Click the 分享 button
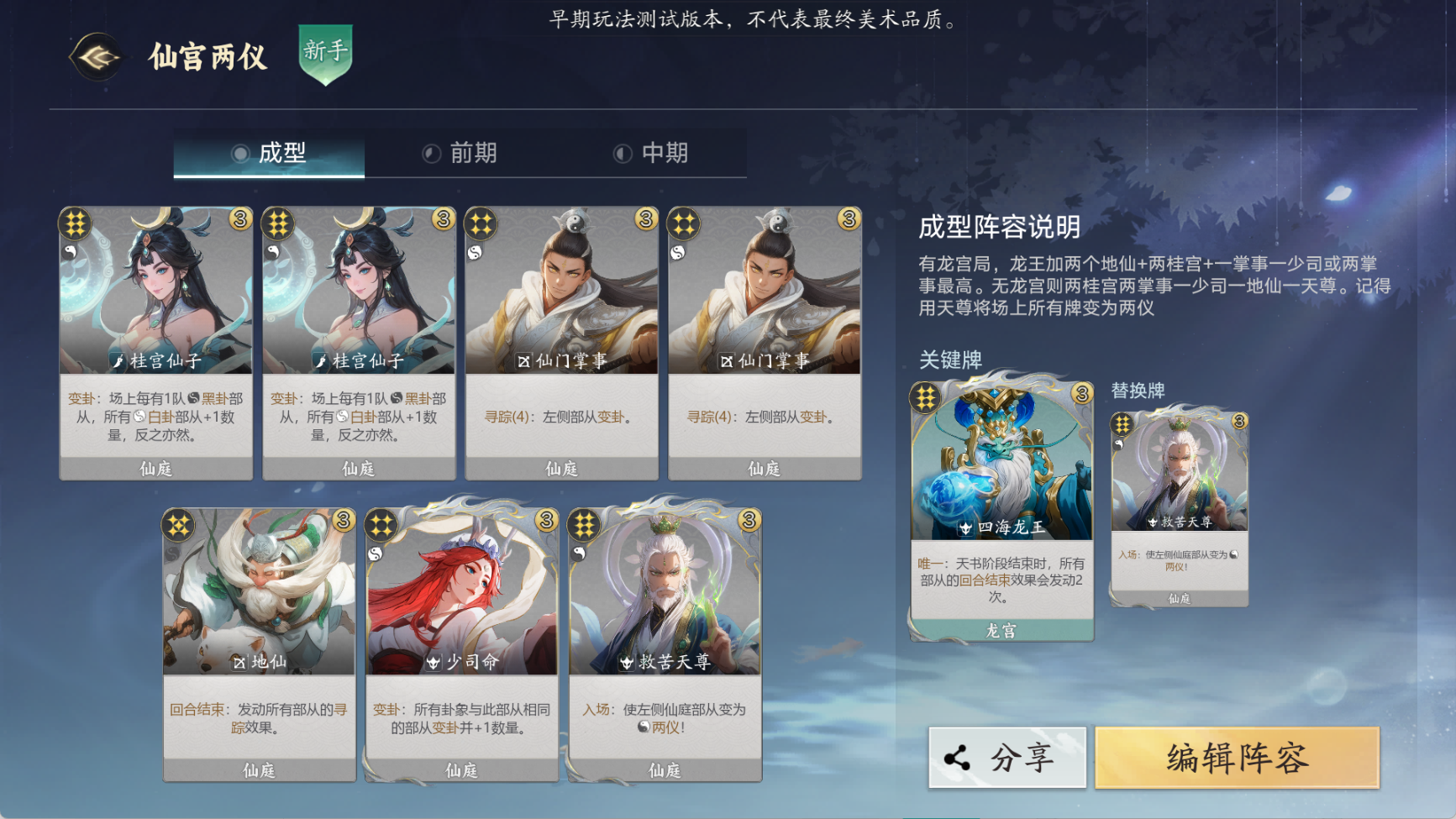The image size is (1456, 819). point(1007,756)
